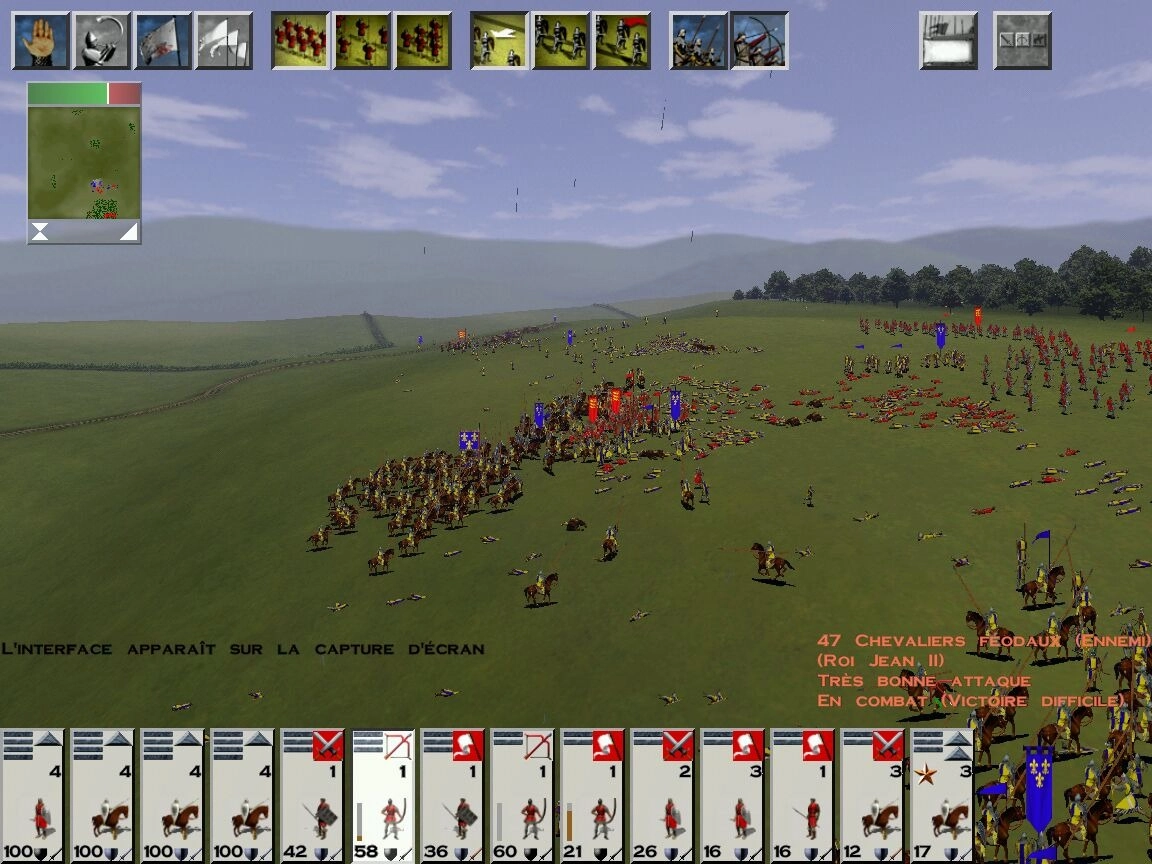The width and height of the screenshot is (1152, 864).
Task: Activate the rally horn-blower icon
Action: tap(102, 41)
